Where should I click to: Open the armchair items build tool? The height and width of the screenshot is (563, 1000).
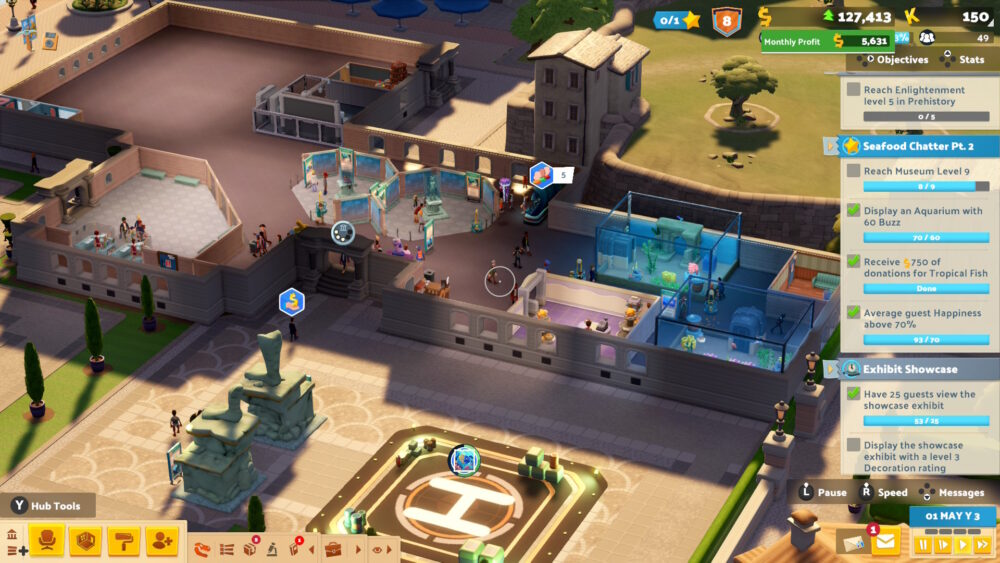coord(47,541)
